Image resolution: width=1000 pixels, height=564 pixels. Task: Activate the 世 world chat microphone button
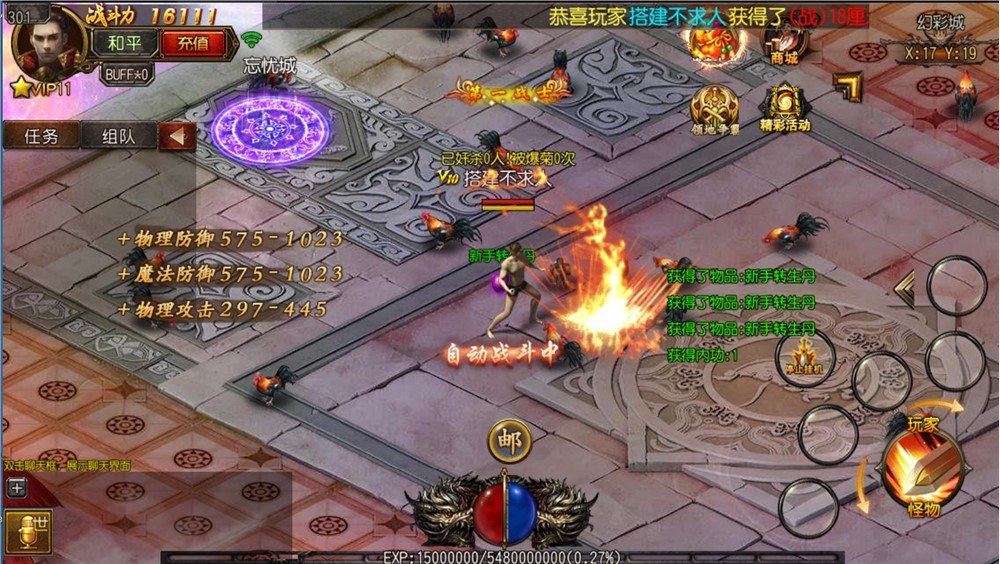click(27, 533)
